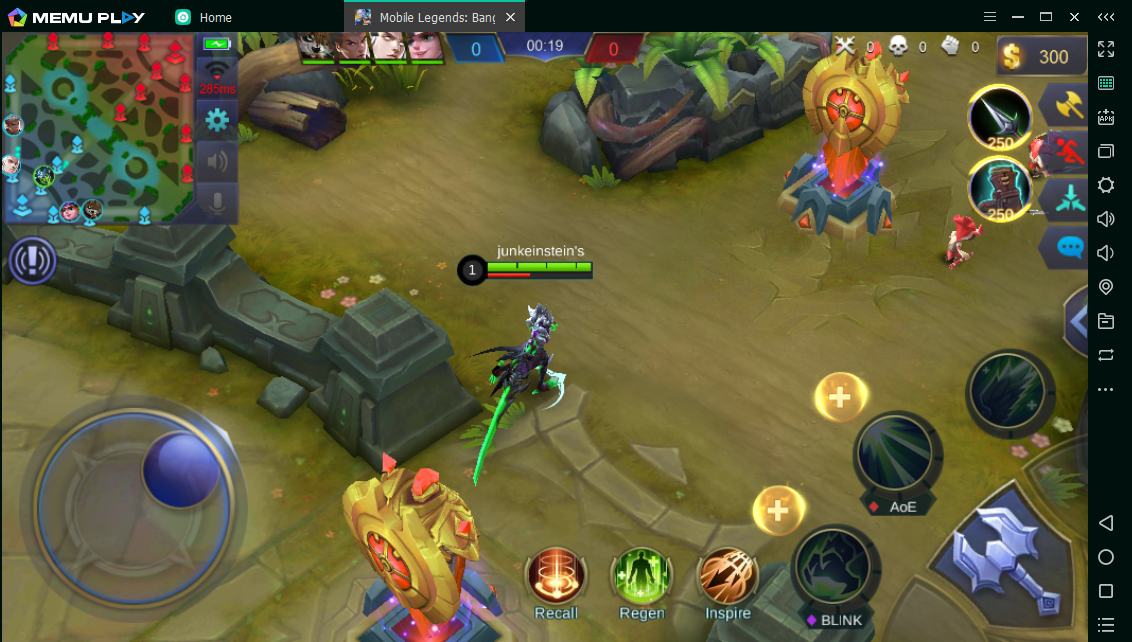Viewport: 1132px width, 642px height.
Task: Close the Mobile Legends emulator tab
Action: 511,17
